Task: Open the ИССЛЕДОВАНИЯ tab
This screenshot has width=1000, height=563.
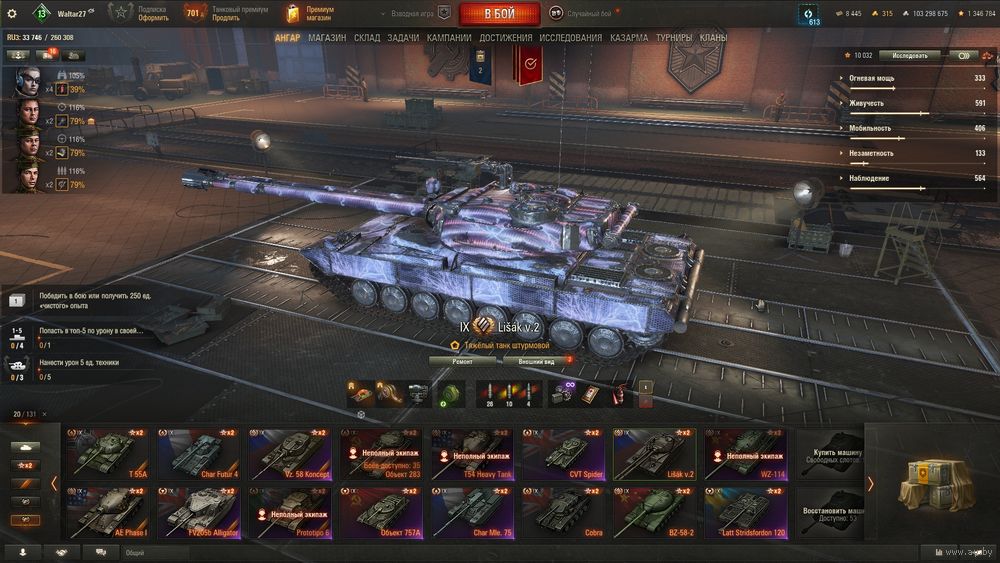Action: 570,38
